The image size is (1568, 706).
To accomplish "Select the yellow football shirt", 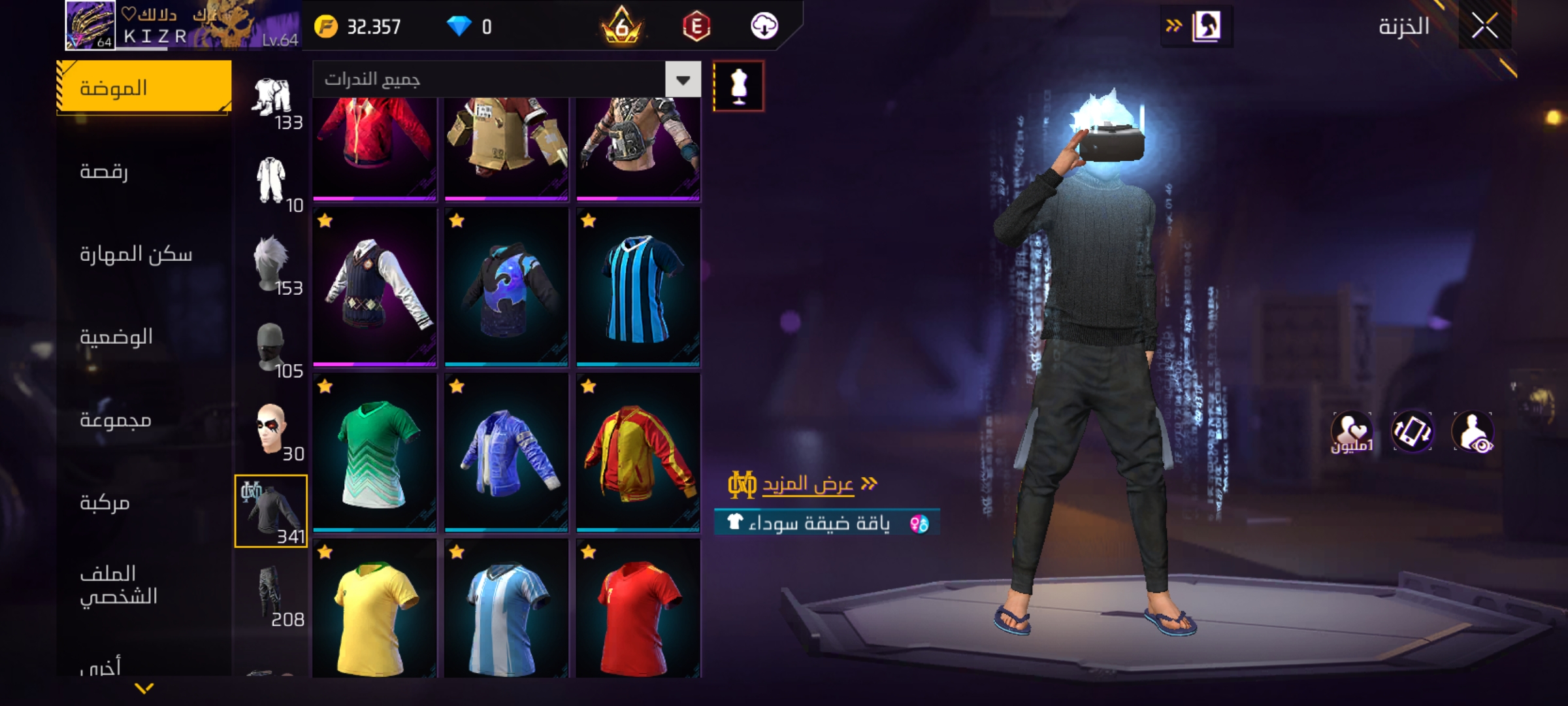I will pyautogui.click(x=374, y=611).
